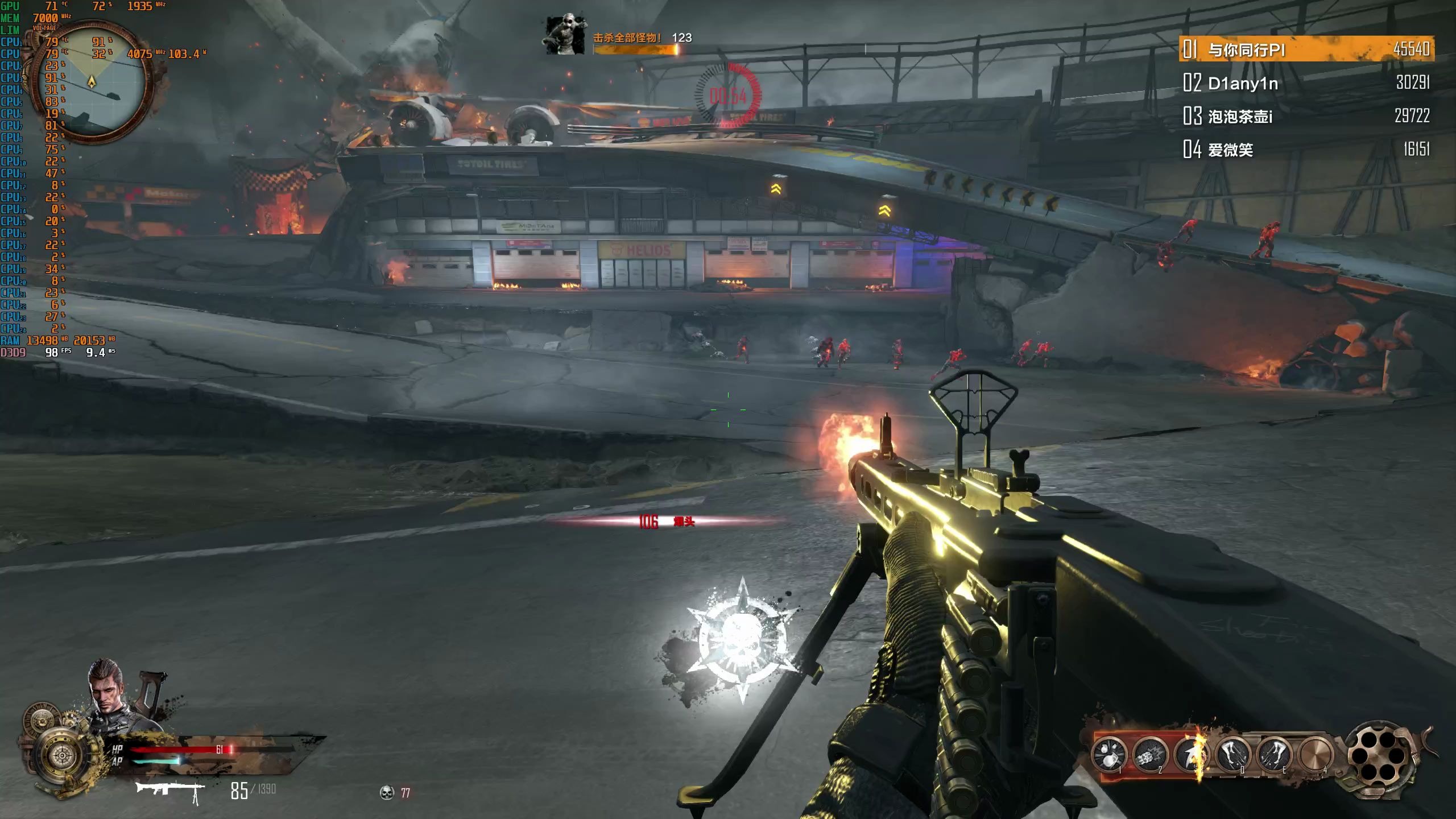Choose the blank copper skill slot
The width and height of the screenshot is (1456, 819).
click(1316, 755)
